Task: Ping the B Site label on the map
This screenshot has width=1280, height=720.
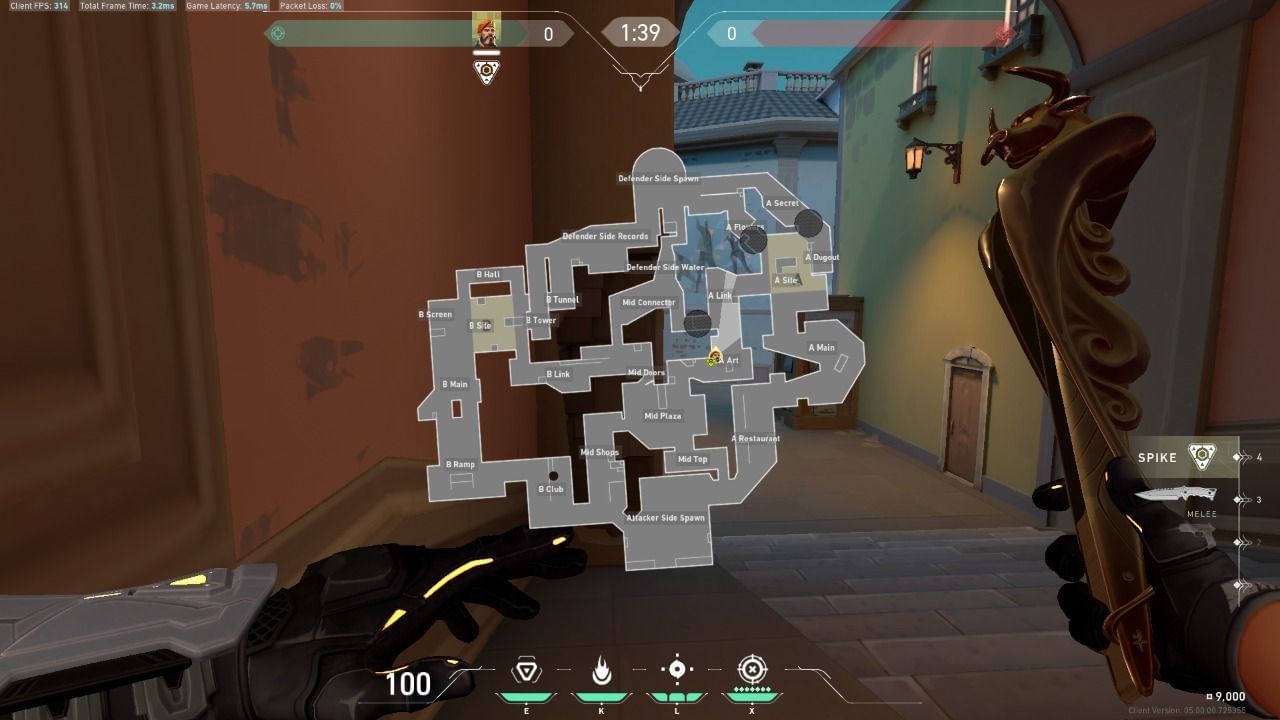Action: pos(479,324)
